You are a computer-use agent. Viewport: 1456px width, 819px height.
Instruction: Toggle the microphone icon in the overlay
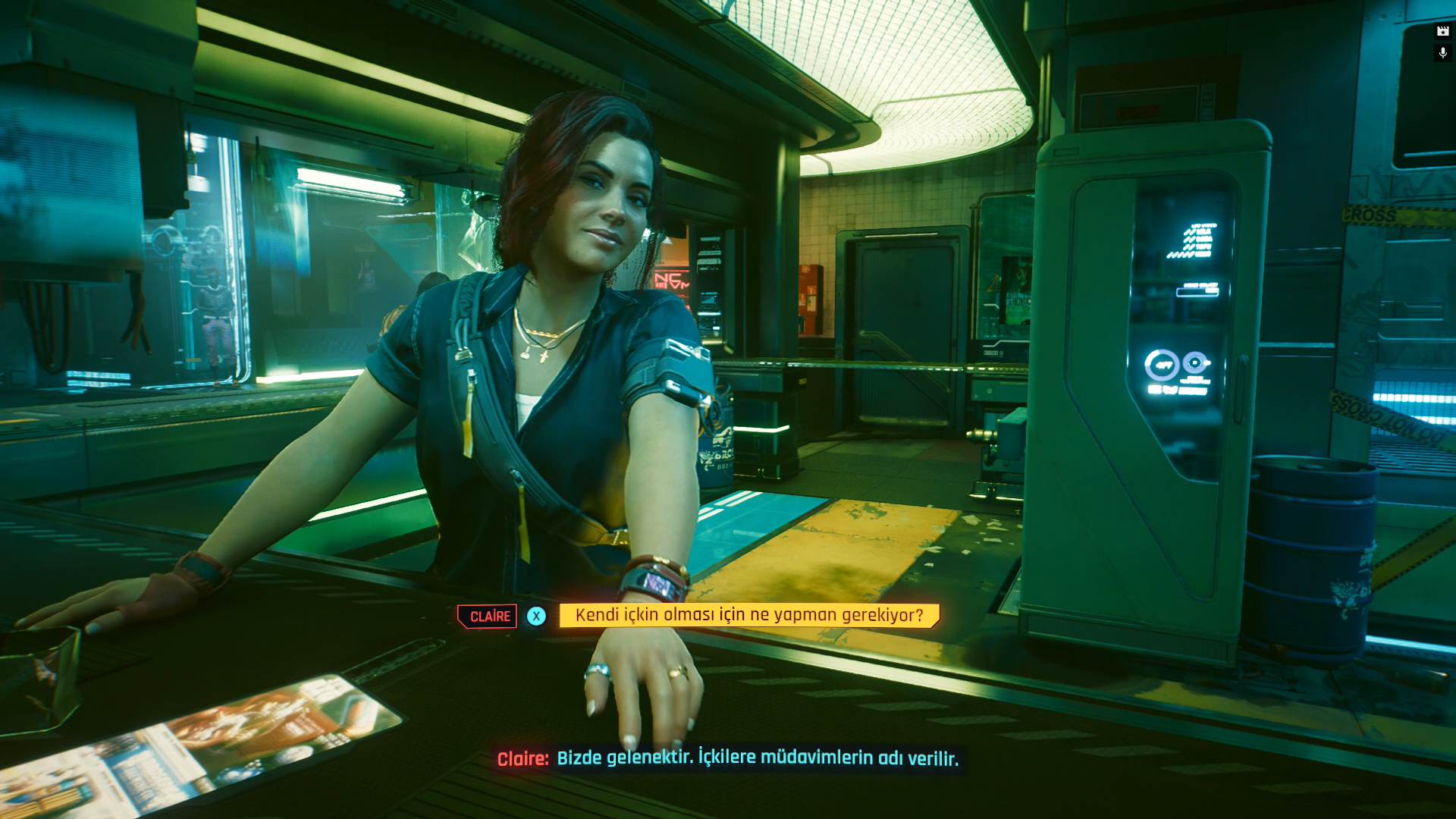tap(1442, 53)
